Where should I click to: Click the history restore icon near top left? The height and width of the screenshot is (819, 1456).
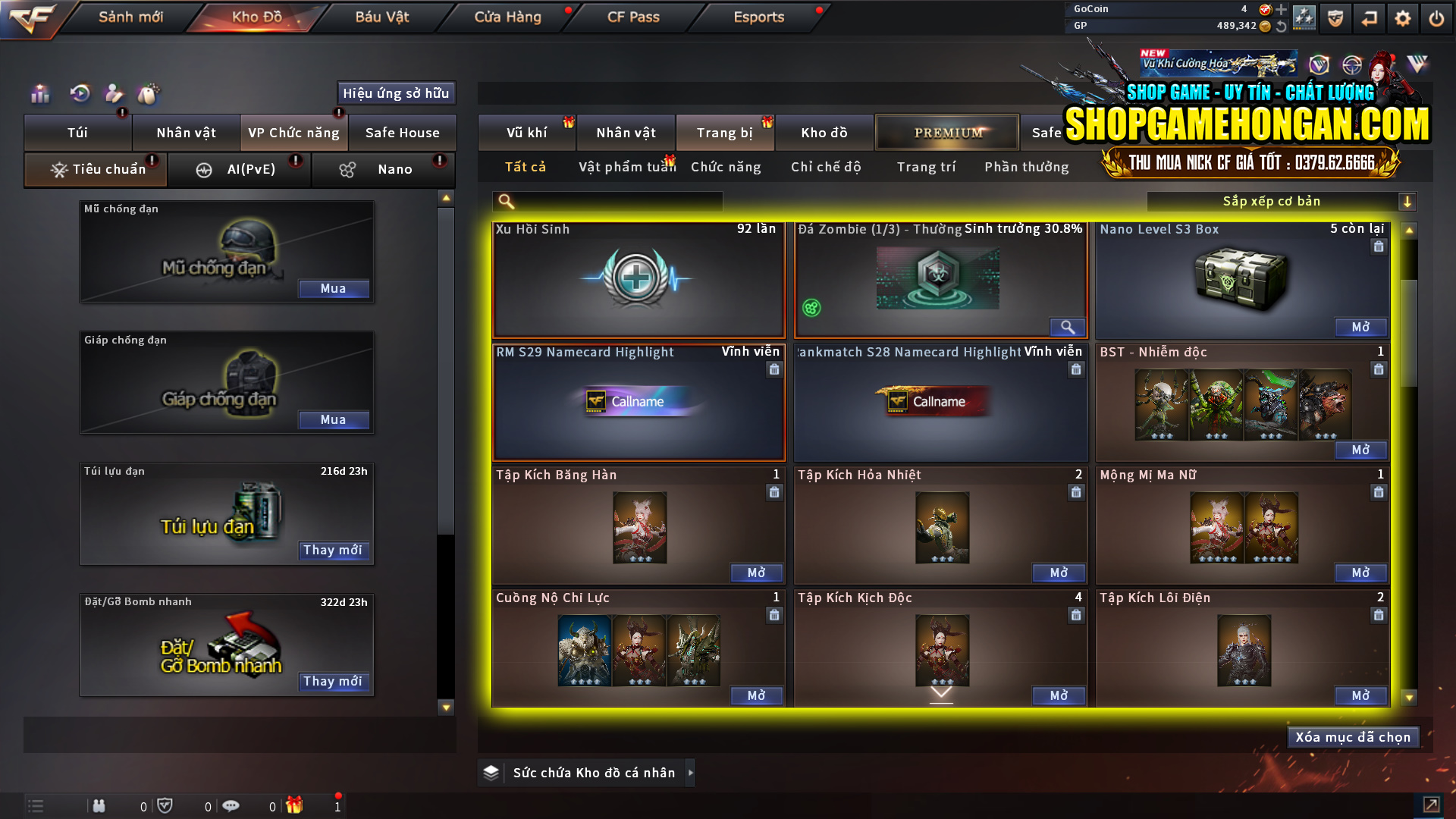pyautogui.click(x=79, y=93)
